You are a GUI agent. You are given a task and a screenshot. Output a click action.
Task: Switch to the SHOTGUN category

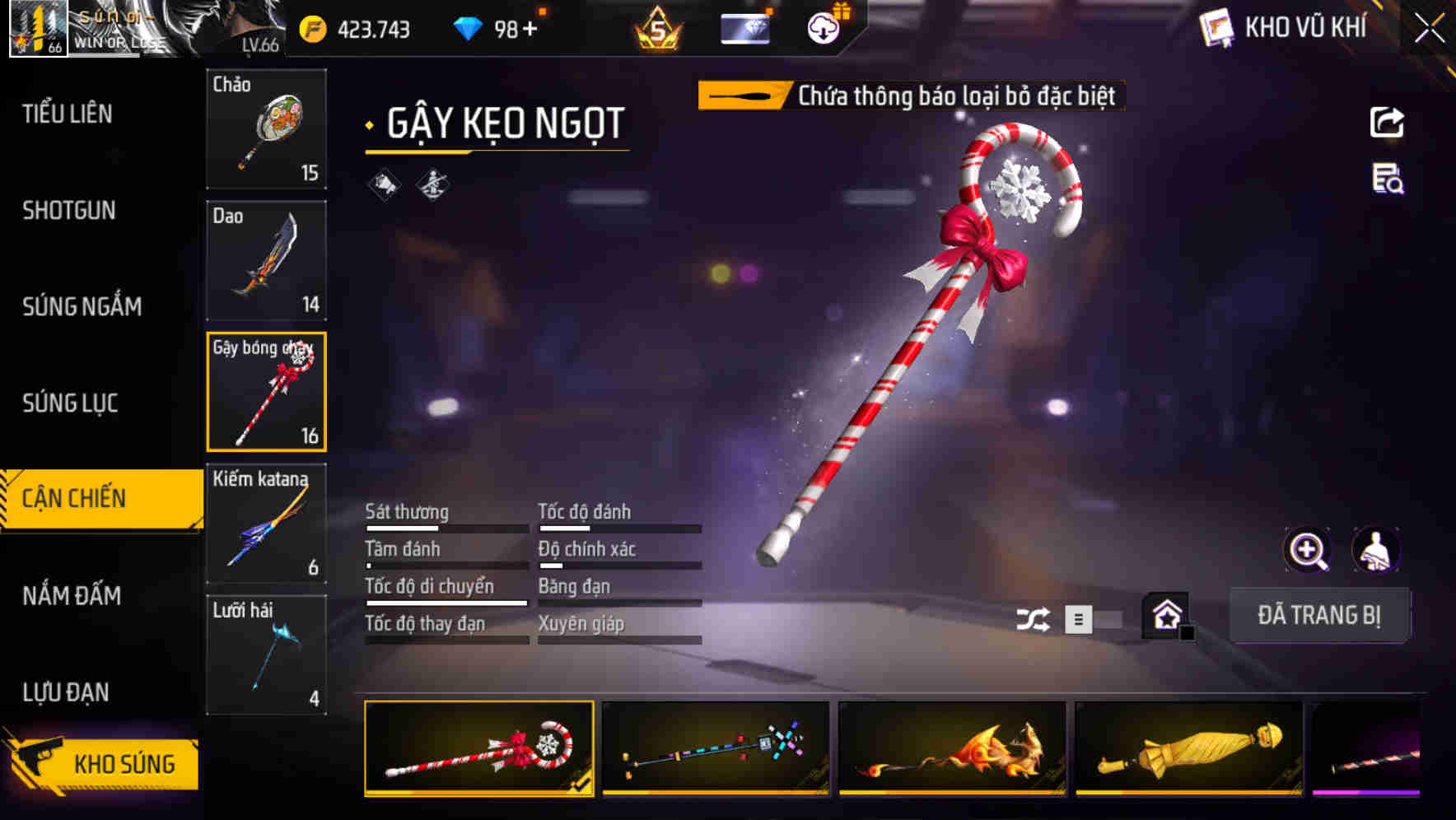(x=68, y=211)
